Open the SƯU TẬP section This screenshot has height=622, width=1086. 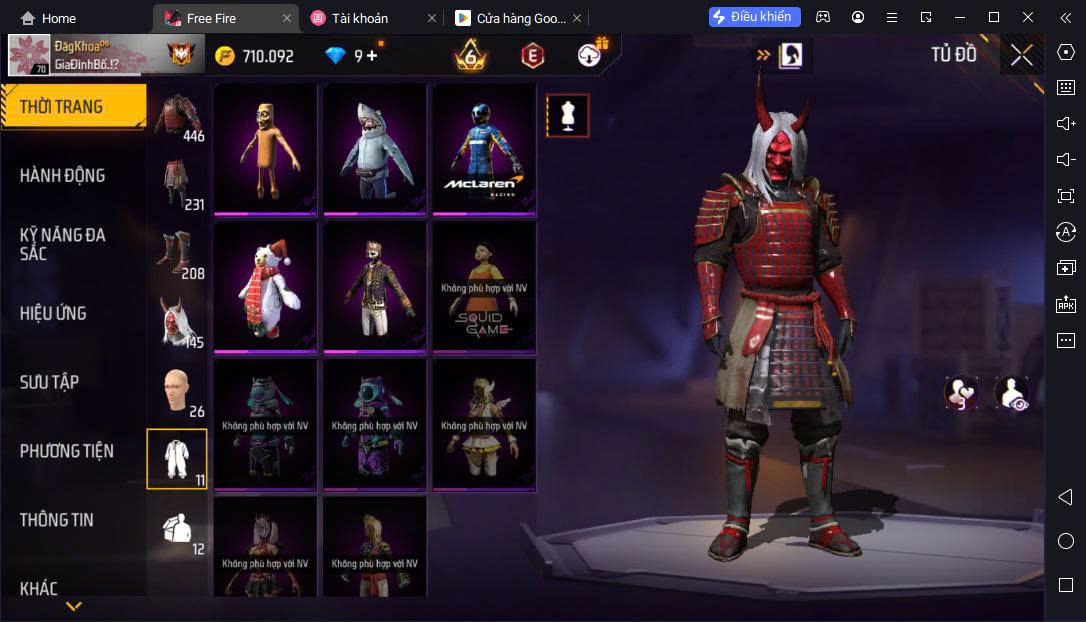(49, 382)
